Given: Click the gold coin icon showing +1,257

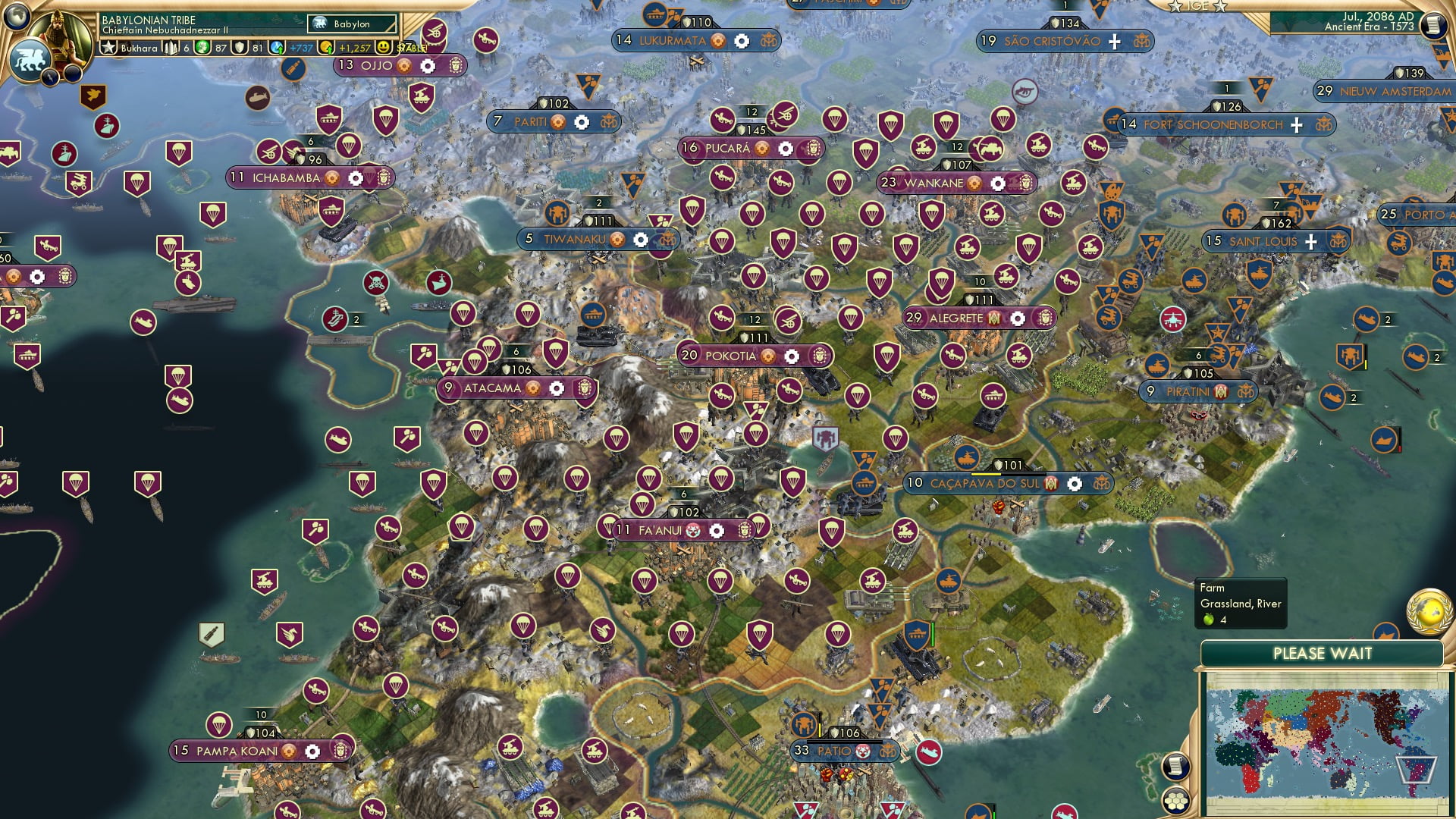Looking at the screenshot, I should pyautogui.click(x=326, y=47).
